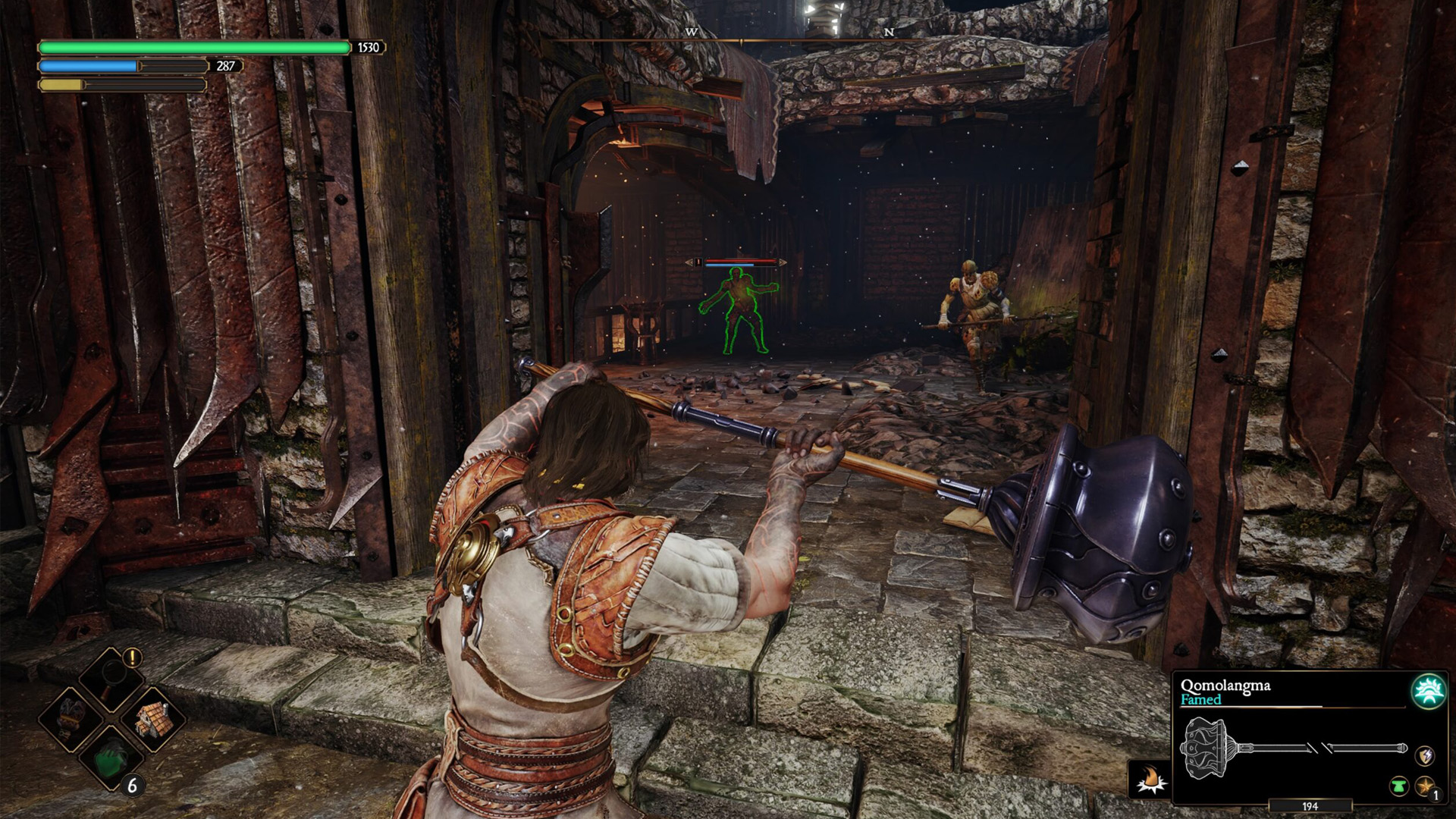Click the Famed rarity label
The image size is (1456, 819).
(x=1201, y=699)
